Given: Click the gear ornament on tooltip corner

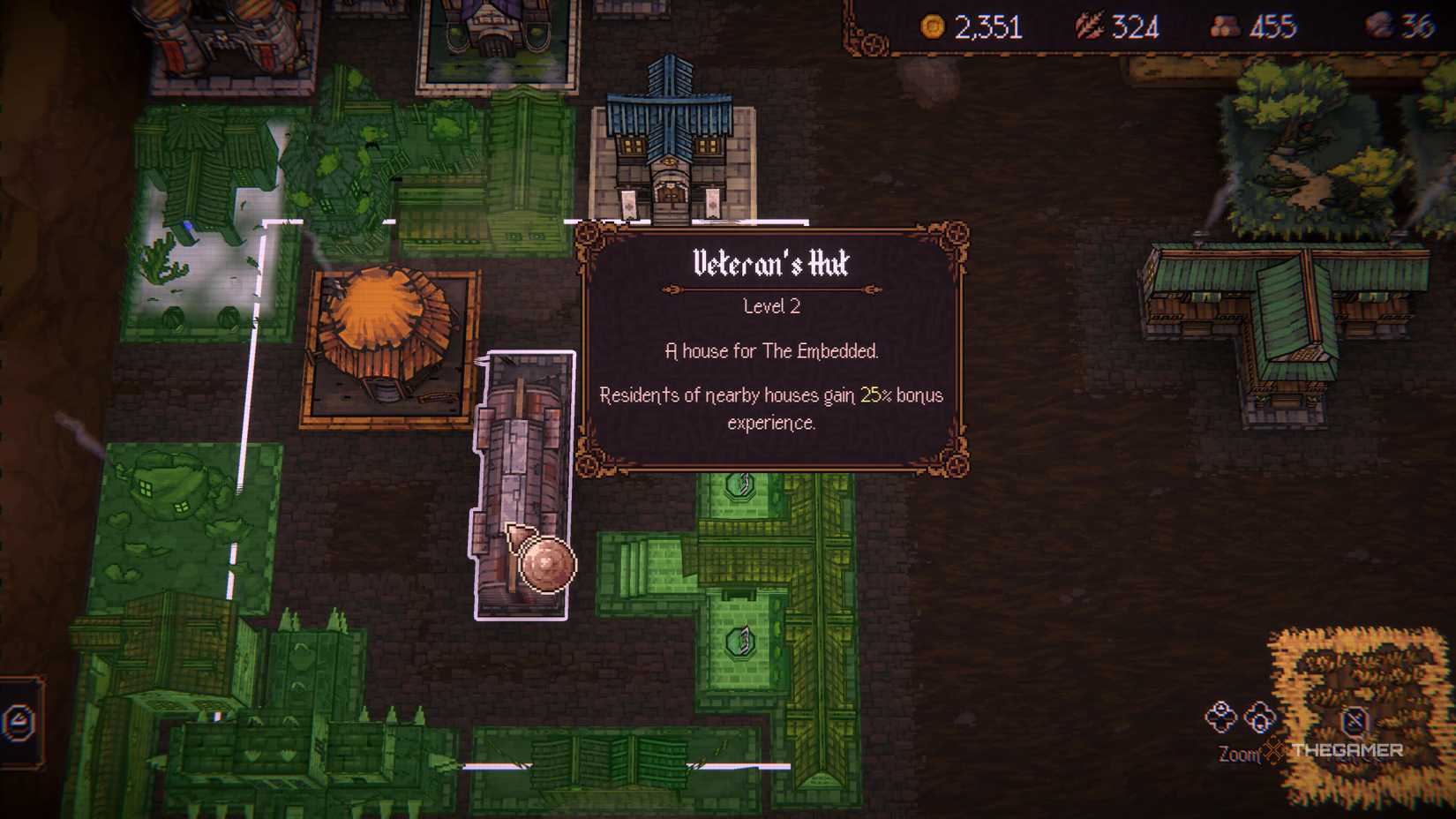Looking at the screenshot, I should (956, 234).
